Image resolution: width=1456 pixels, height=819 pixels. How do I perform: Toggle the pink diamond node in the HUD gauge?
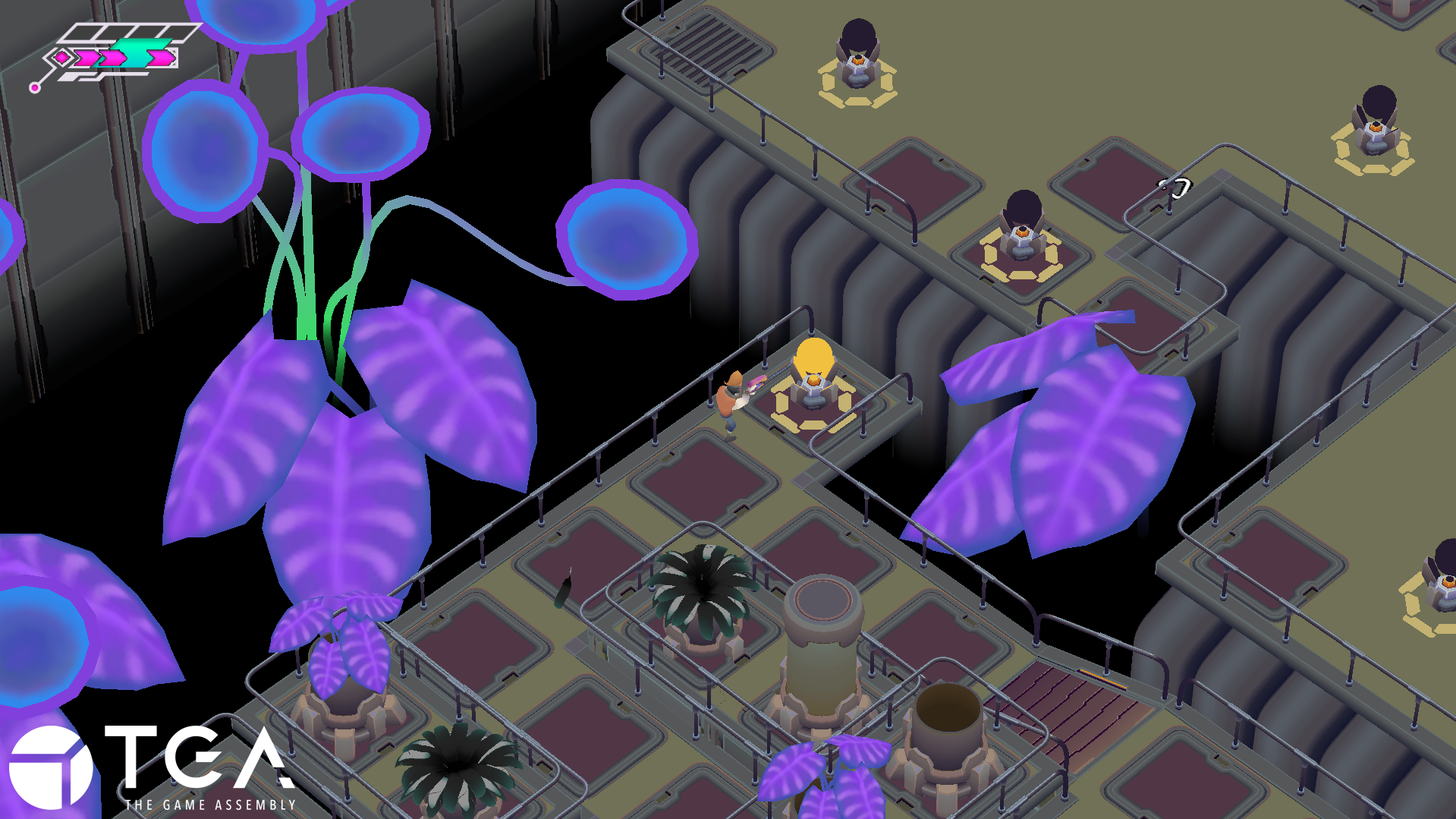coord(63,57)
